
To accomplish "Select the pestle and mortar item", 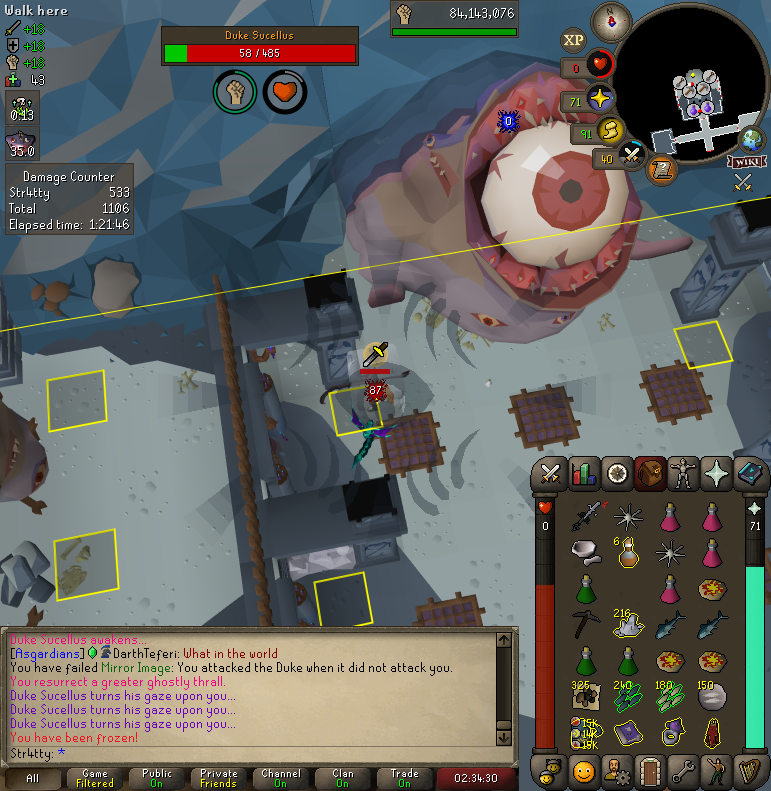I will (x=586, y=551).
